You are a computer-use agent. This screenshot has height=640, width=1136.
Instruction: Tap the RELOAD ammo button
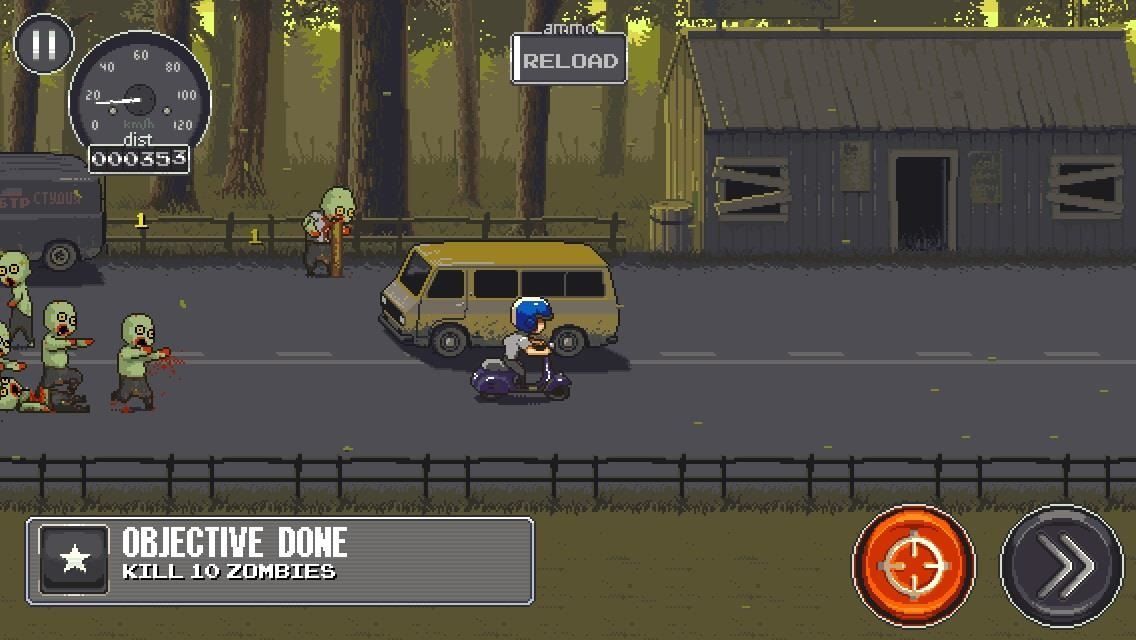pyautogui.click(x=569, y=60)
